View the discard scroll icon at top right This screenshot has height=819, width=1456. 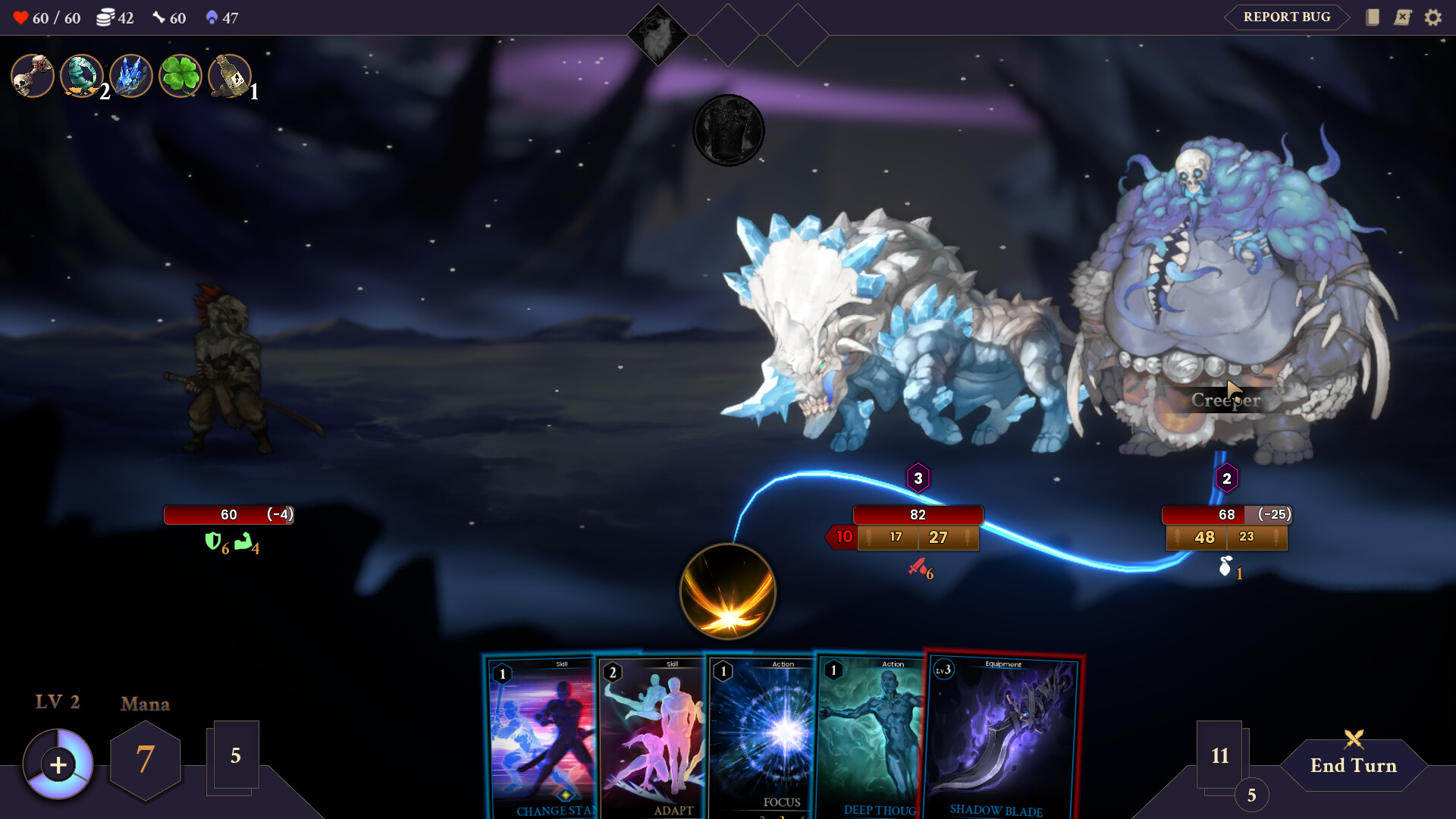tap(1402, 17)
